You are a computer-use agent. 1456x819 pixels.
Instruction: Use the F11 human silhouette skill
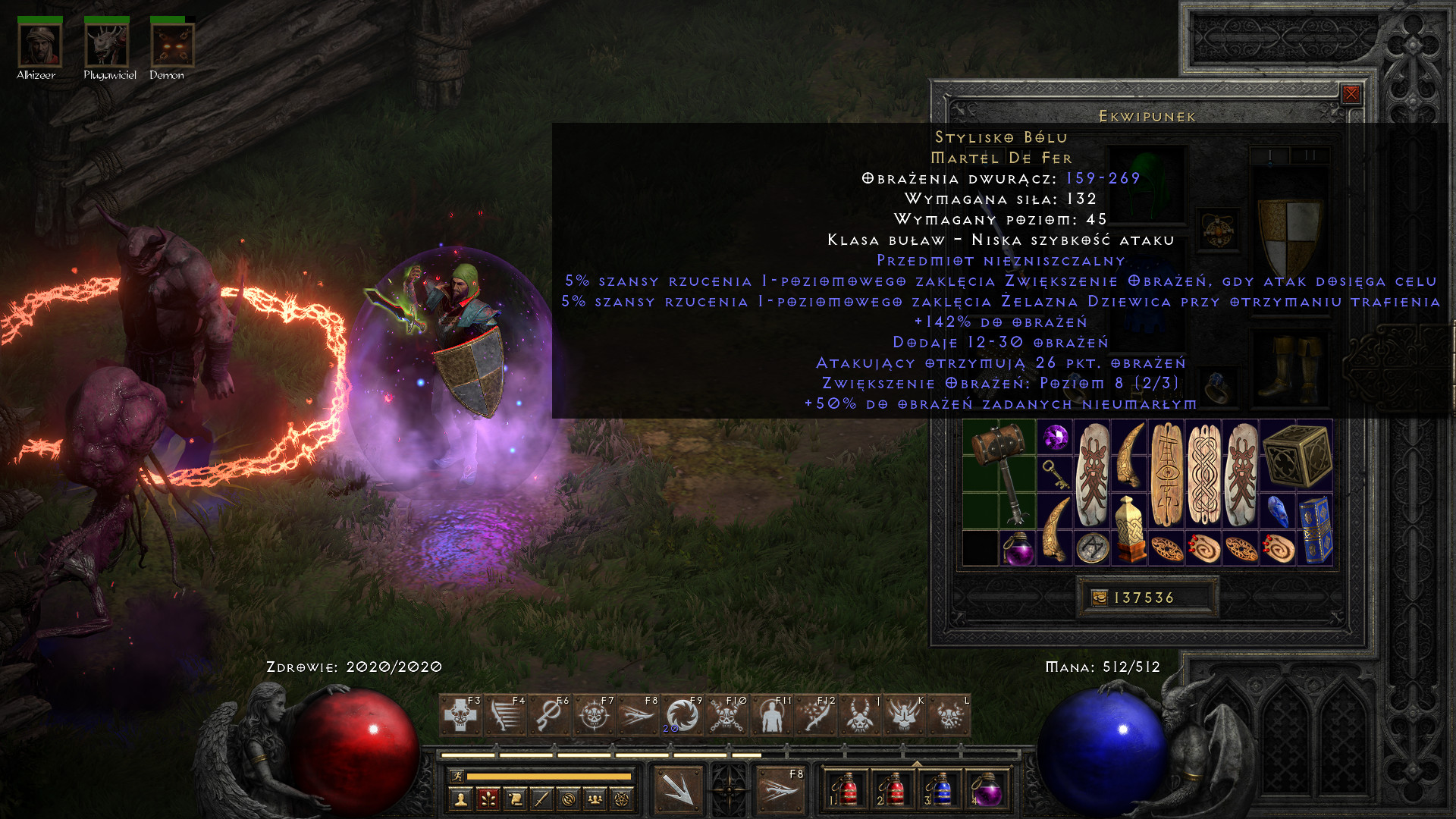point(770,715)
